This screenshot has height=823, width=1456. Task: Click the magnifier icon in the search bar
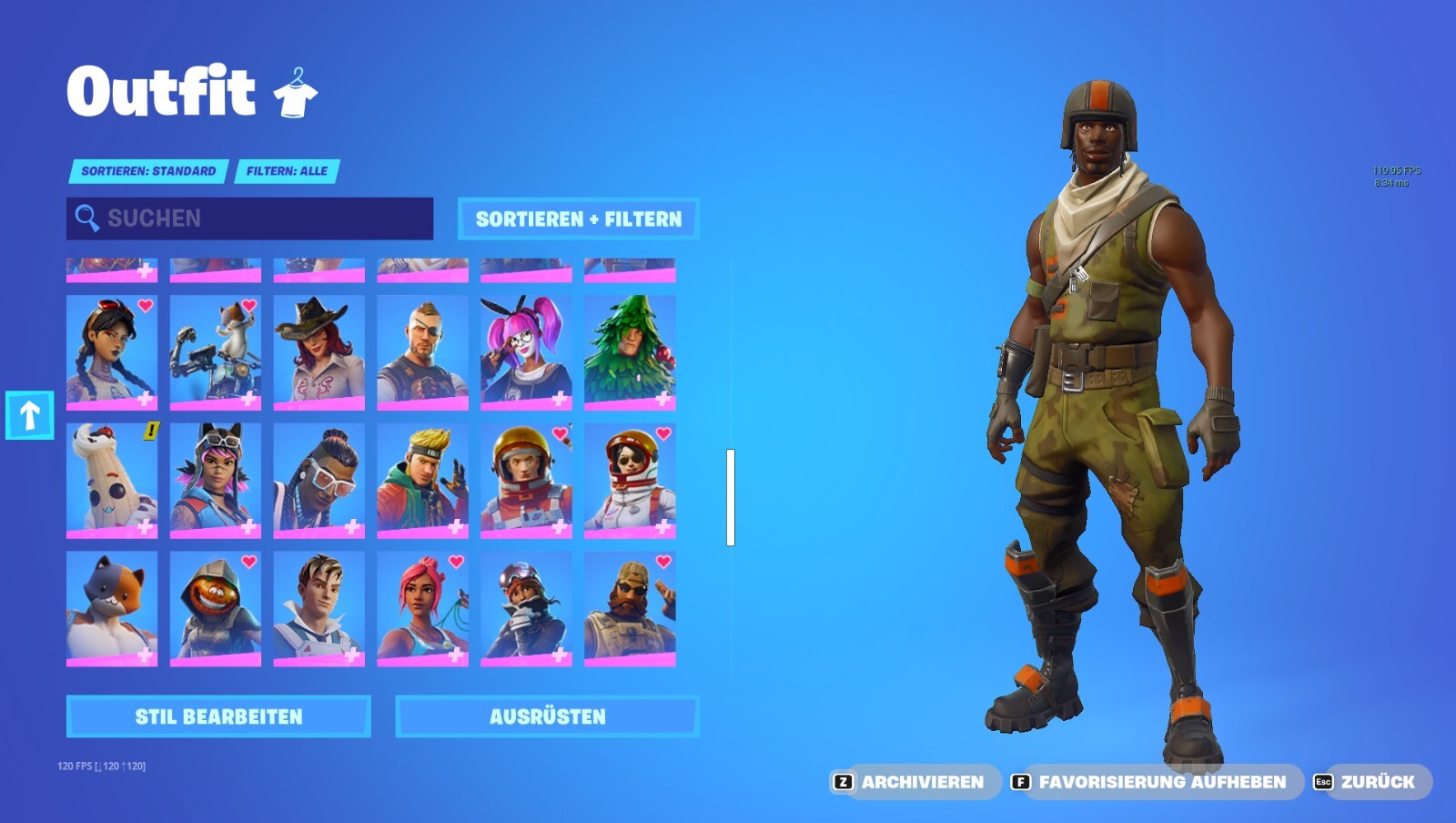coord(86,218)
